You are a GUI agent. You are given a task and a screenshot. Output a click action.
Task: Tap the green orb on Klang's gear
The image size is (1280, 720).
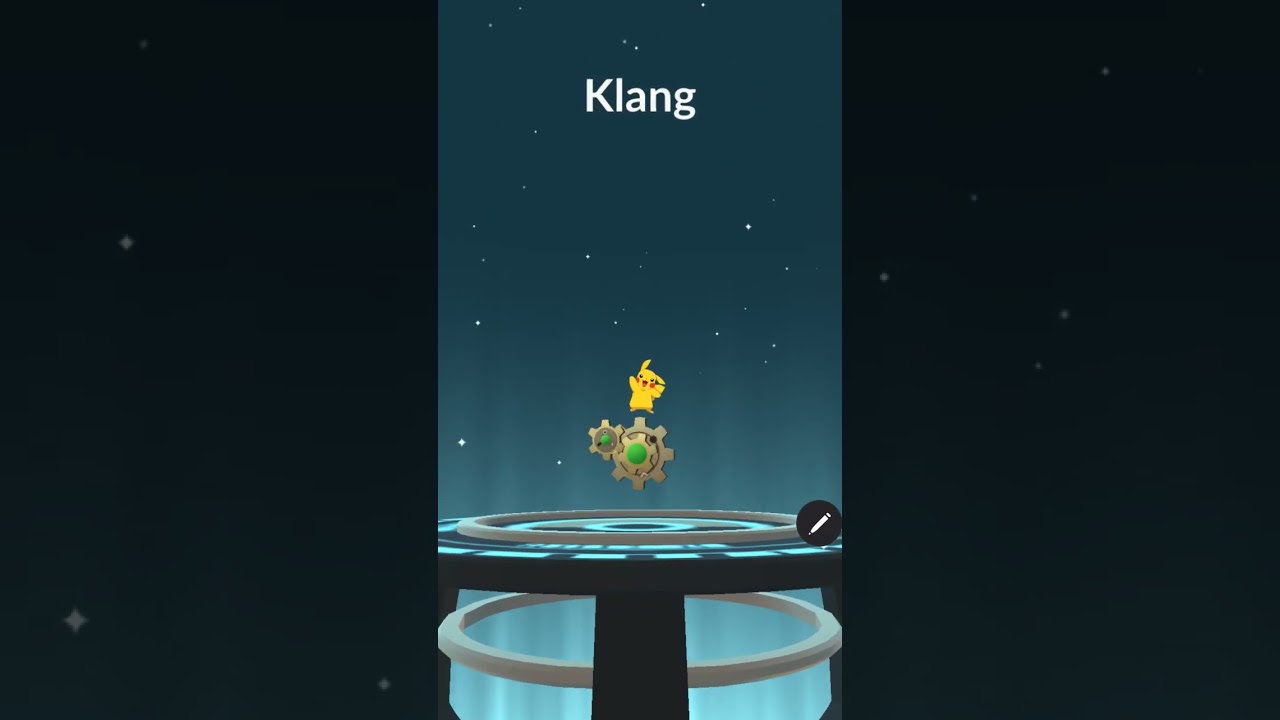[637, 455]
